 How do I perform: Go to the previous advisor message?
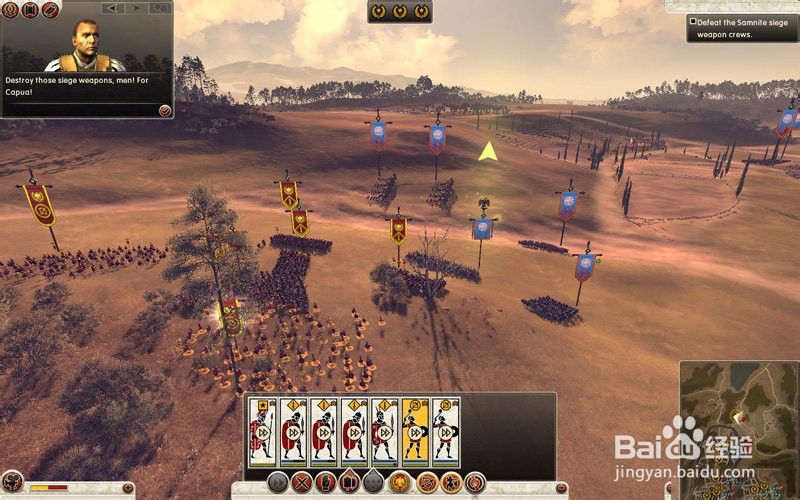(113, 9)
